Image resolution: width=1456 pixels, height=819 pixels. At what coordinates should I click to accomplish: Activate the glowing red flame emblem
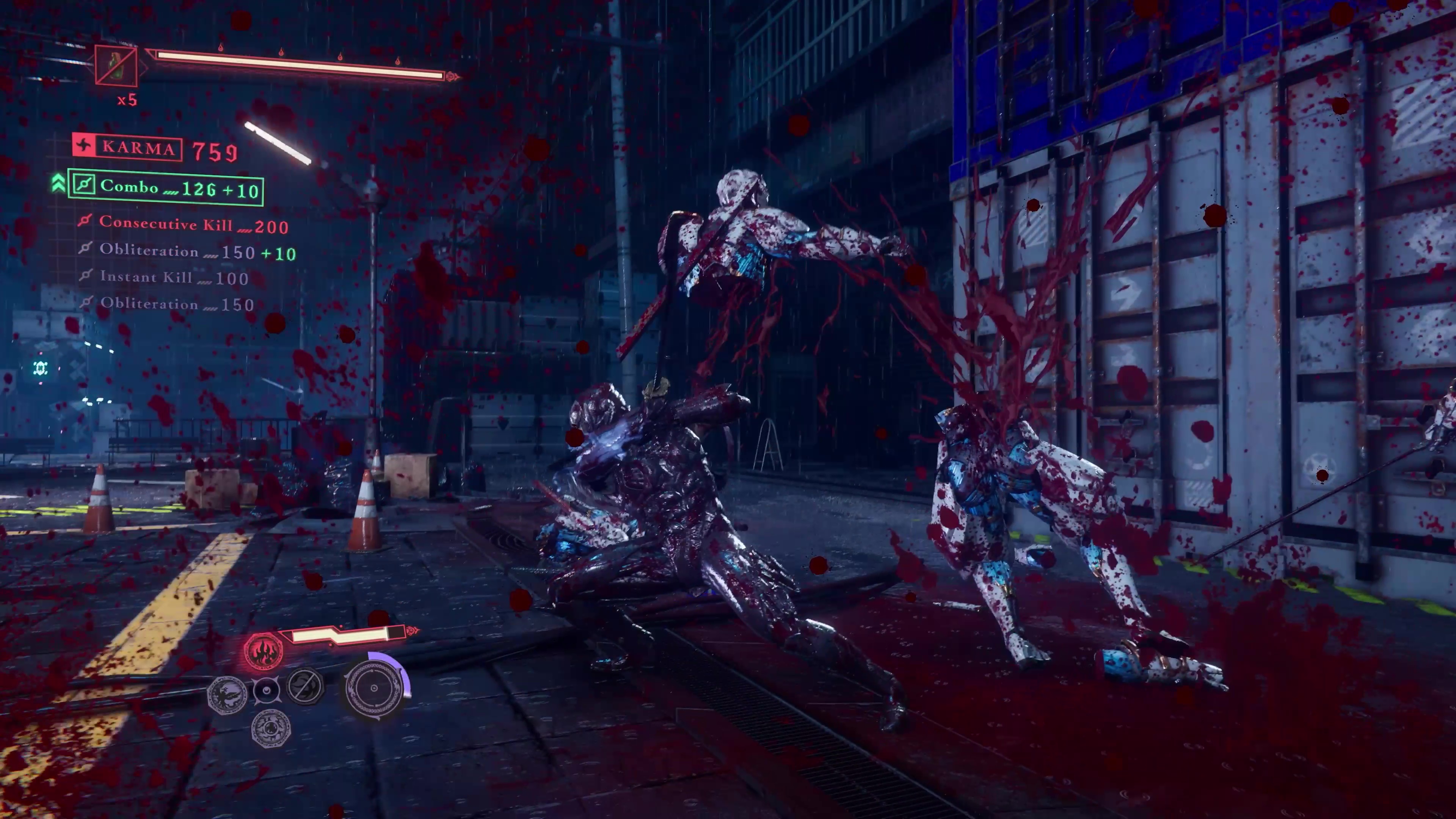[x=263, y=651]
